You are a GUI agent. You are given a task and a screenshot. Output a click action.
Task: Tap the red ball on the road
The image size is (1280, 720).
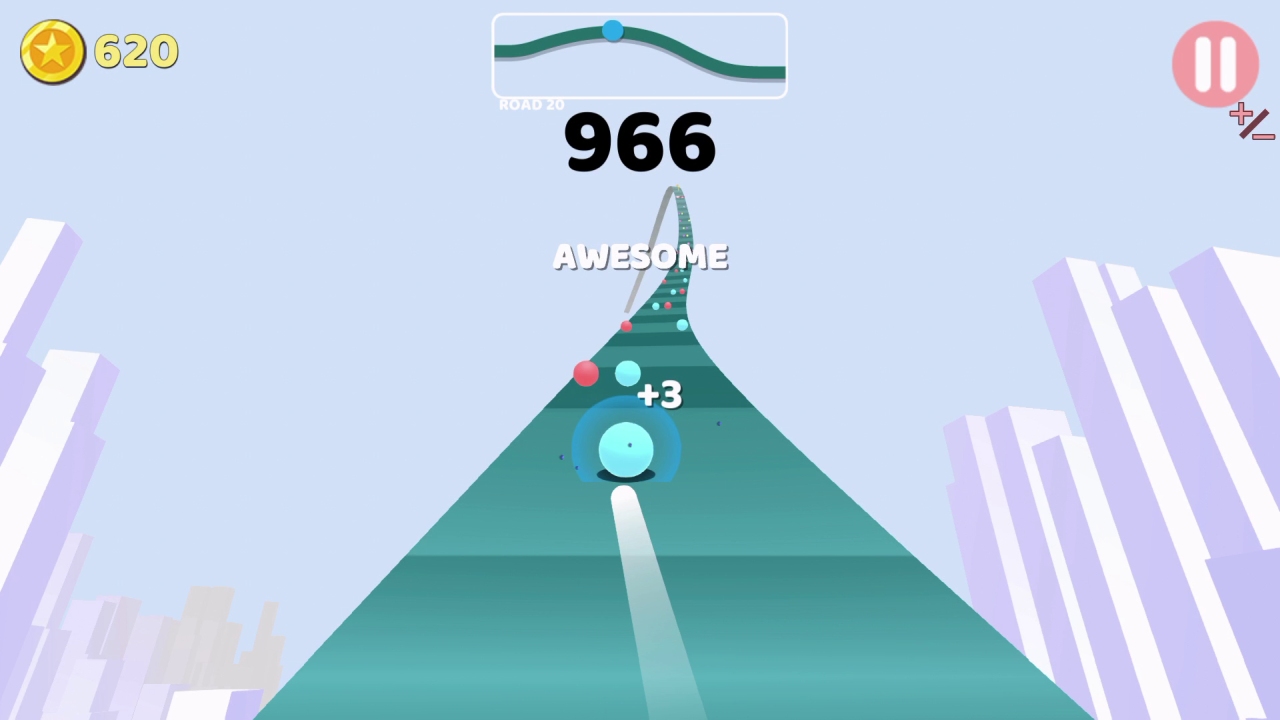586,374
